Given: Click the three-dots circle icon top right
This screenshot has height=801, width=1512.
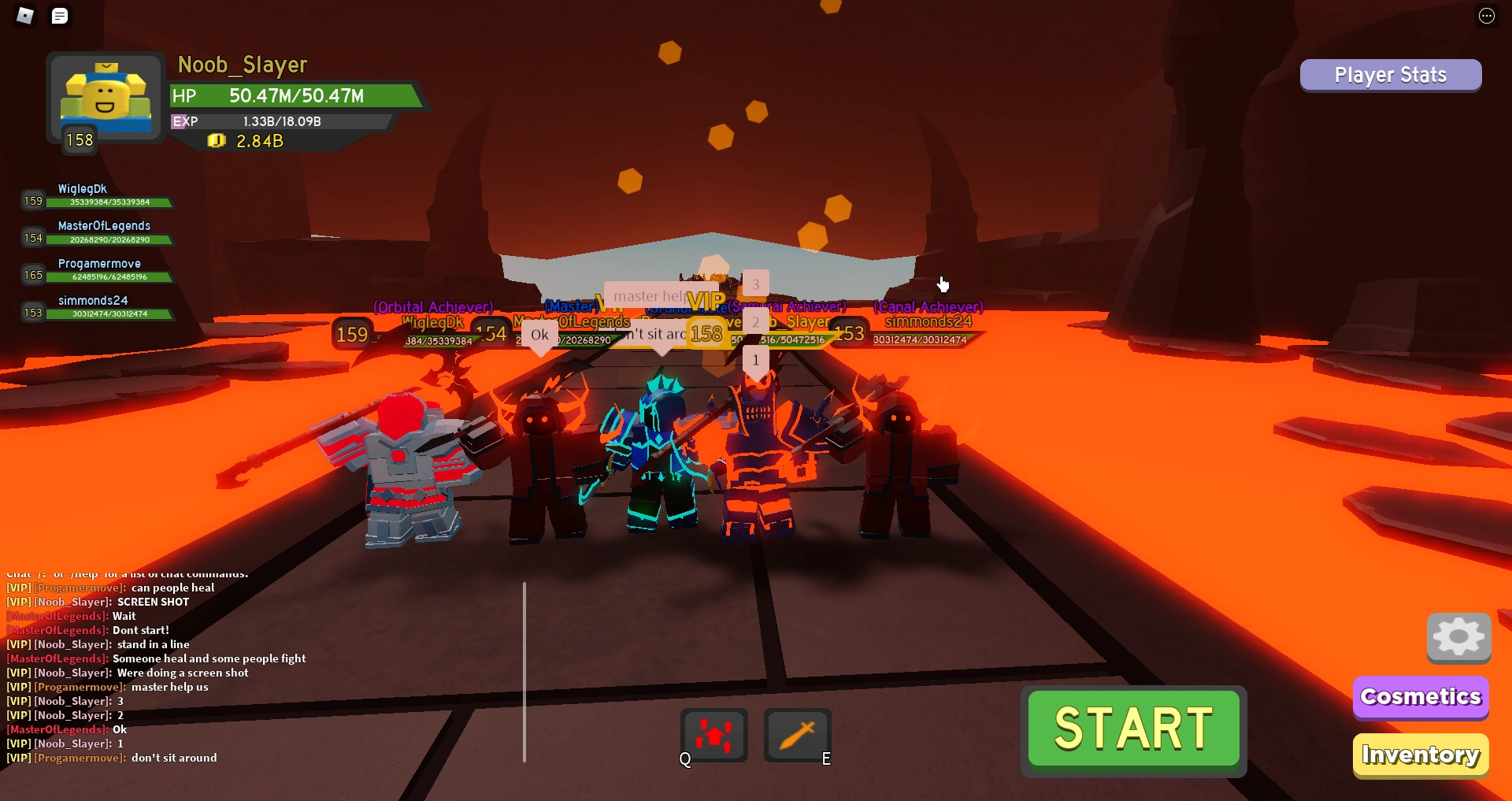Looking at the screenshot, I should point(1487,16).
